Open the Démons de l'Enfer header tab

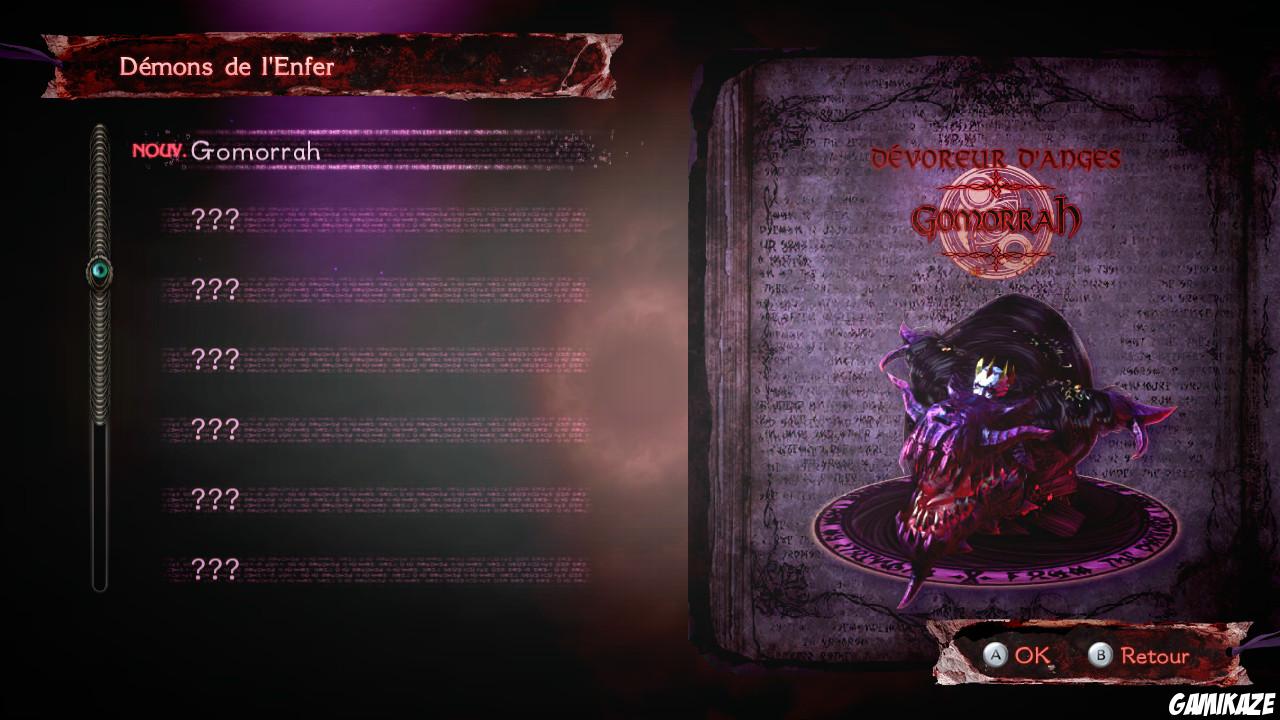[x=228, y=67]
